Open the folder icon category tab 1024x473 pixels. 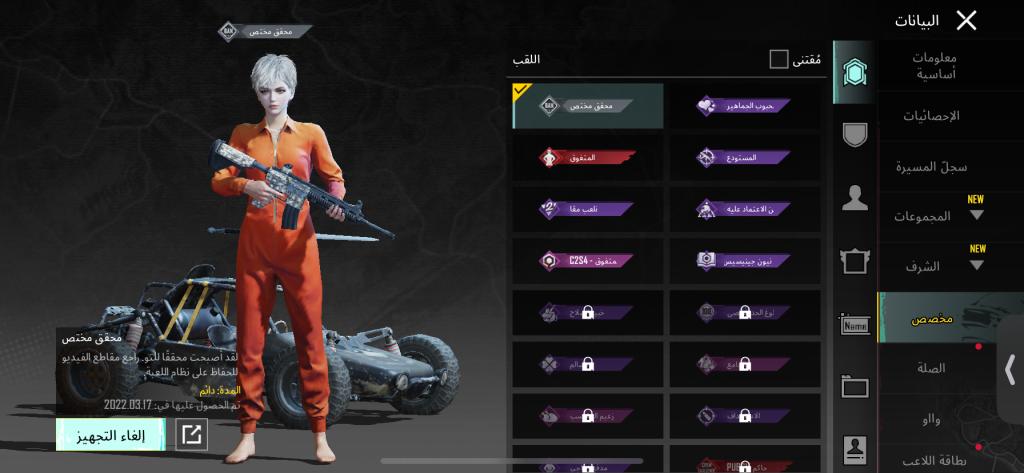pyautogui.click(x=854, y=385)
